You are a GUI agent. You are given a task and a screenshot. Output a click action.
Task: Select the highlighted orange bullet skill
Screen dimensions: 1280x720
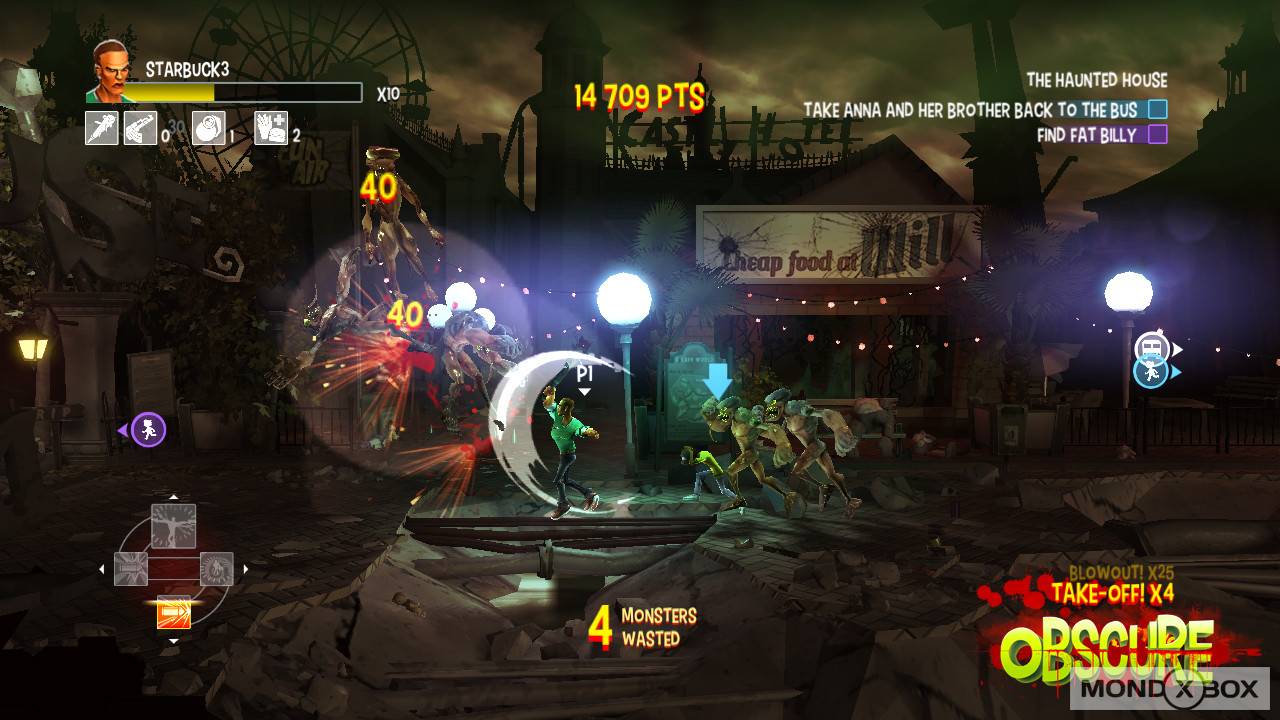[x=173, y=611]
